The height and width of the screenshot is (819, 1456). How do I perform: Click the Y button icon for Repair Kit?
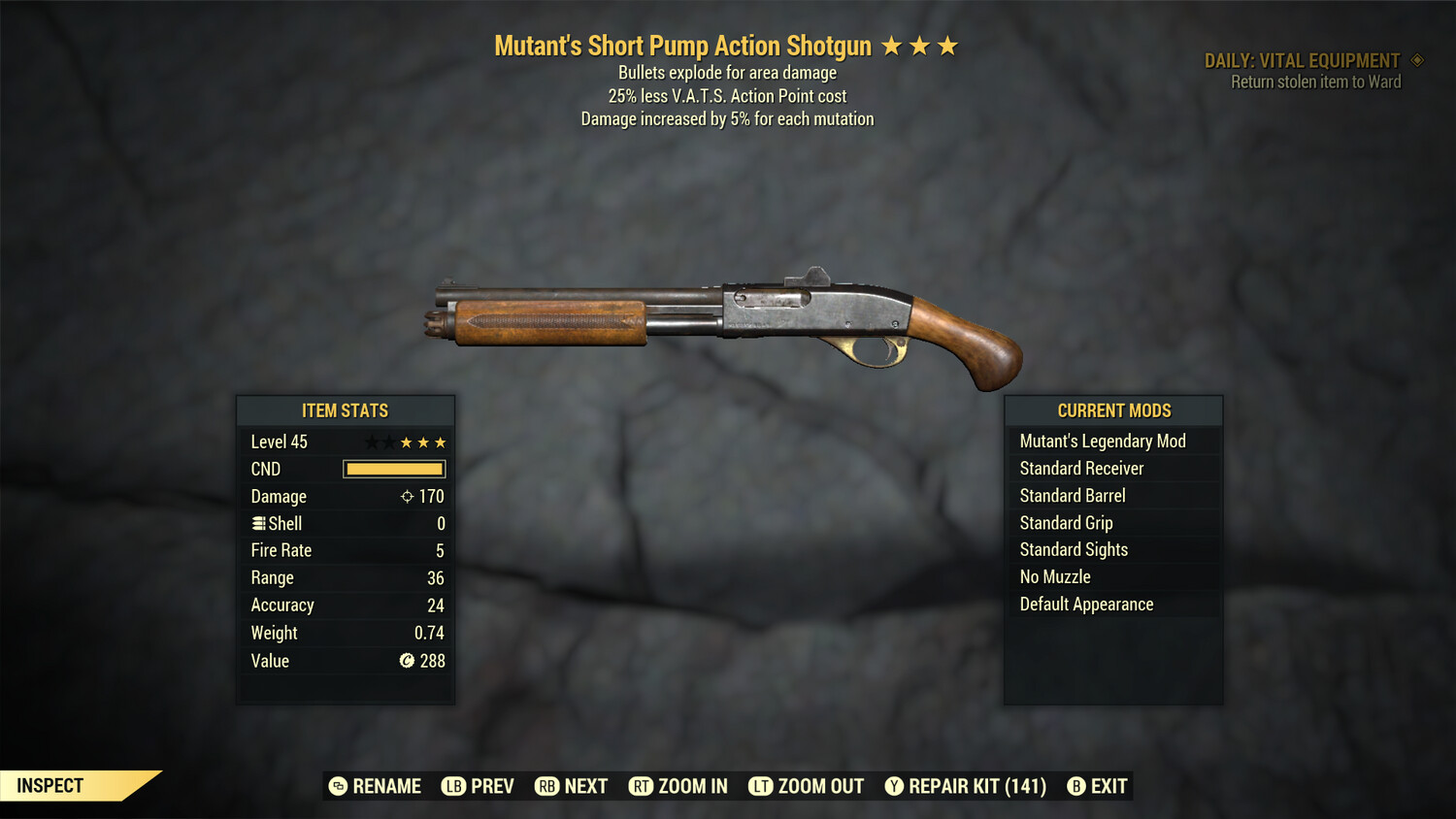click(x=894, y=786)
